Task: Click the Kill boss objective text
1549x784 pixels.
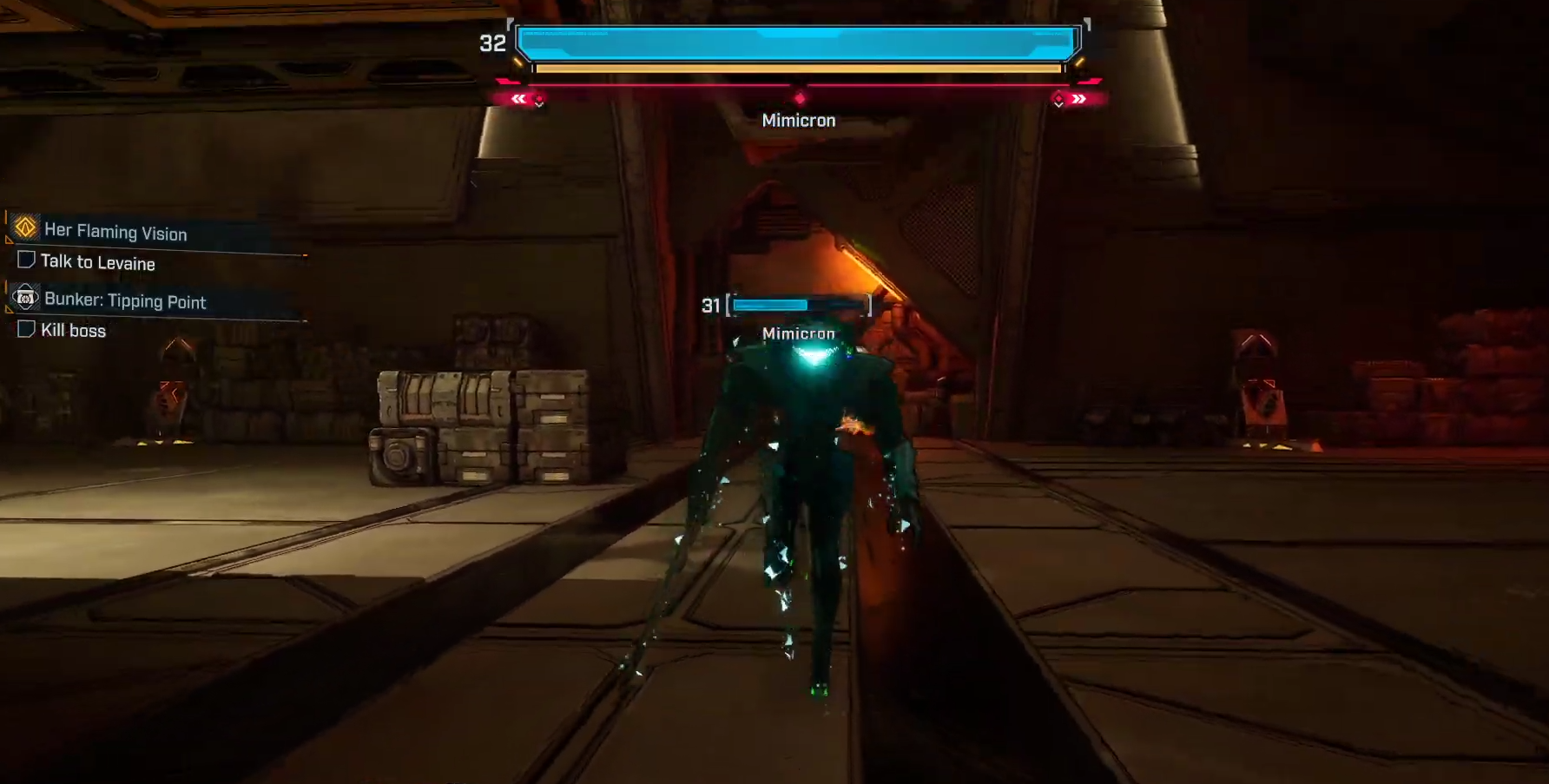Action: tap(71, 330)
